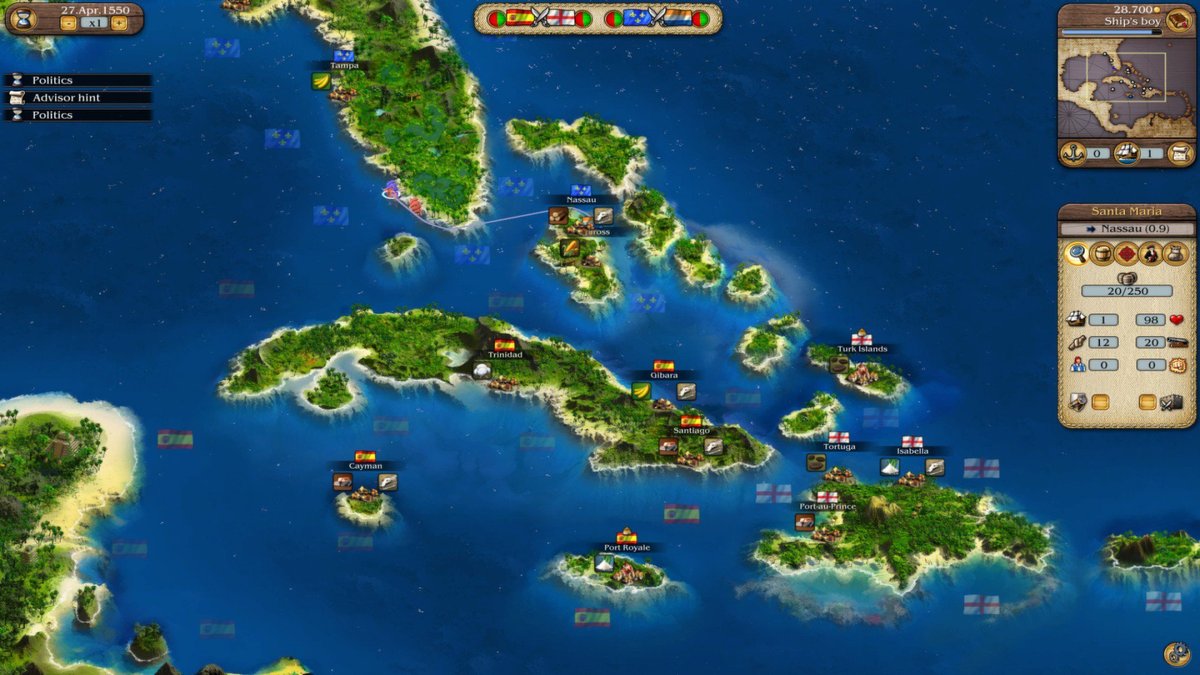Open the scroll map icon under the minimap

[1182, 153]
